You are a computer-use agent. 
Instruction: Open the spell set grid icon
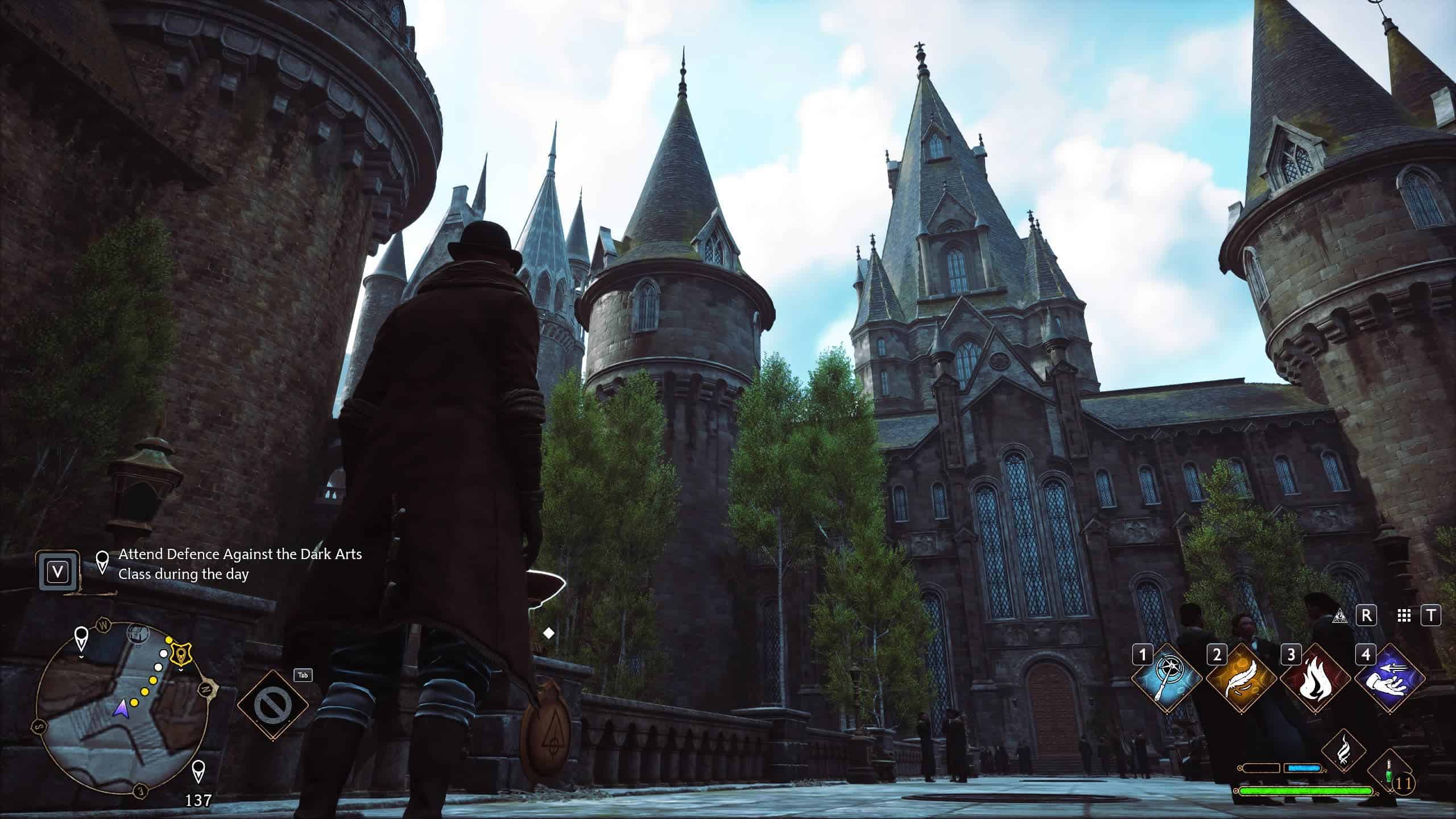coord(1404,616)
